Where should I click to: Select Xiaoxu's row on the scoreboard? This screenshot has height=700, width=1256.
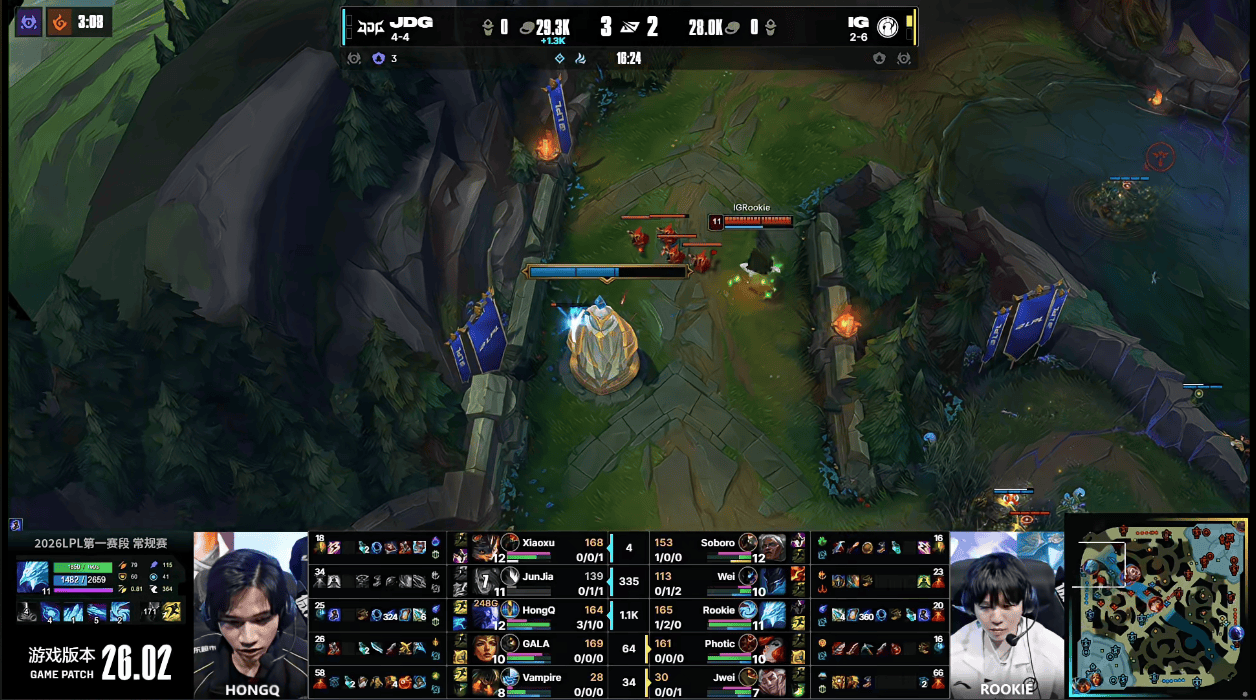pos(547,548)
